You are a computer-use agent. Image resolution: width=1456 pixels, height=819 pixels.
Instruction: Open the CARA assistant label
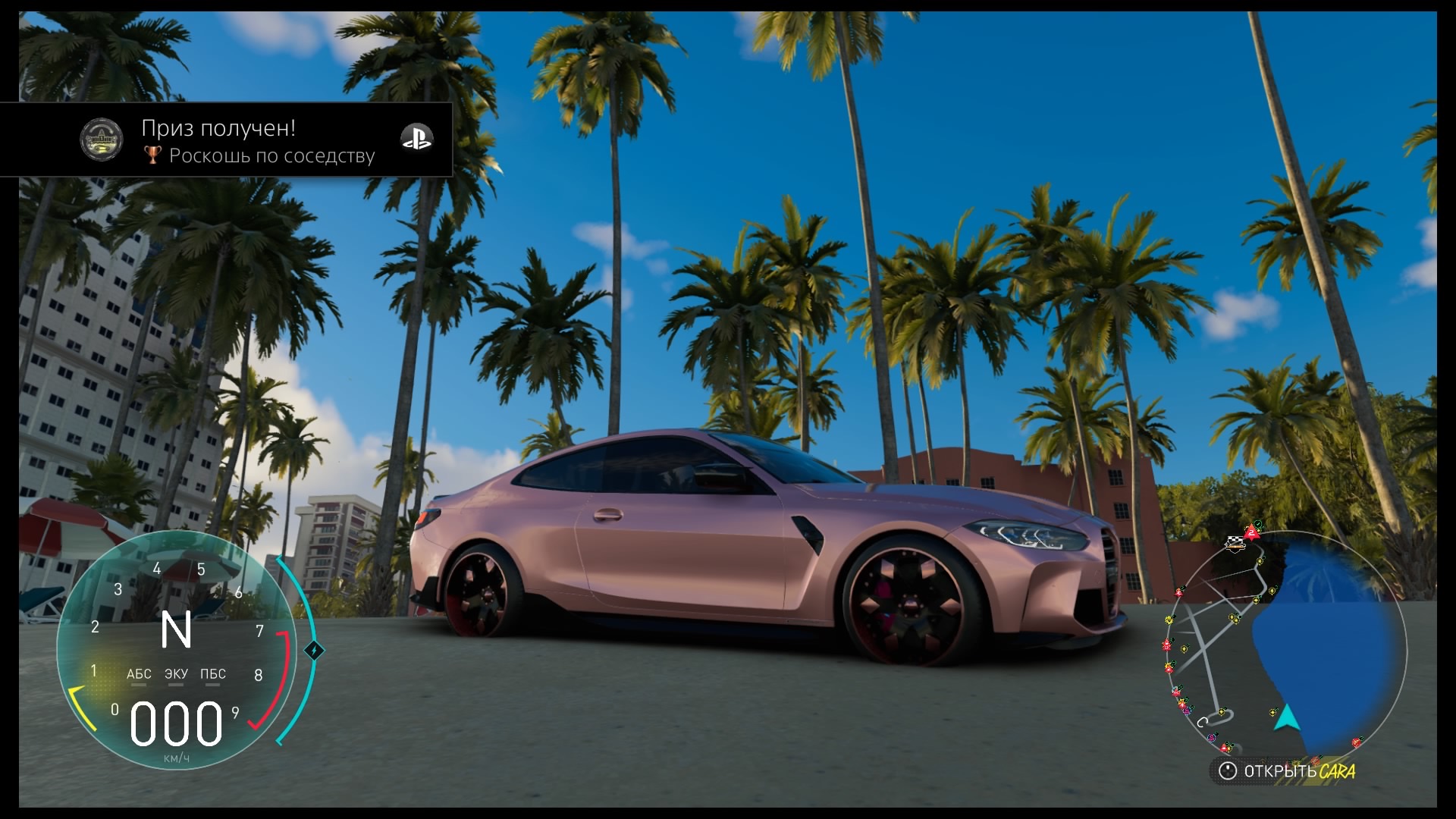1337,772
